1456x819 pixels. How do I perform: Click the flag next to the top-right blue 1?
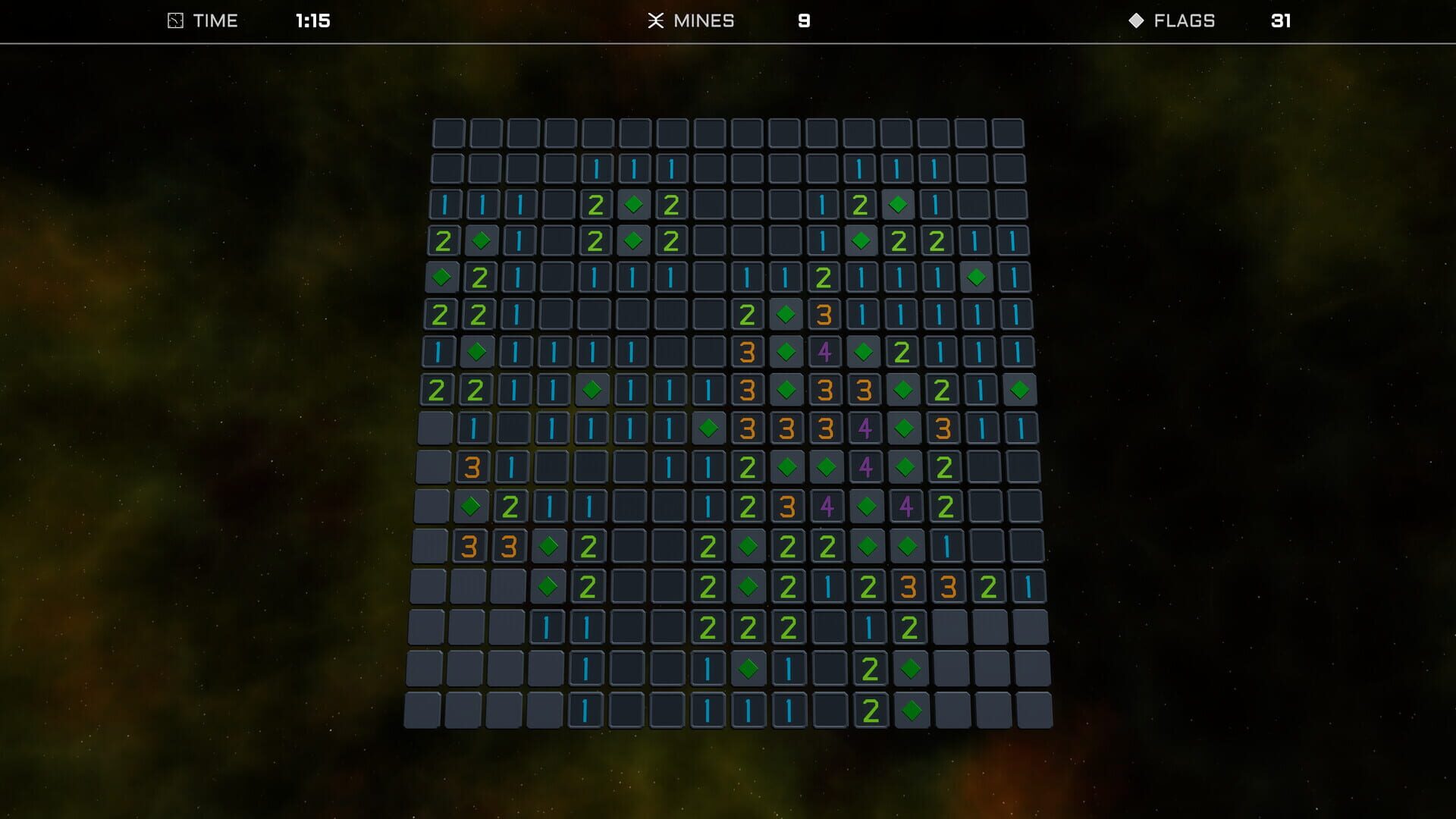pos(896,202)
